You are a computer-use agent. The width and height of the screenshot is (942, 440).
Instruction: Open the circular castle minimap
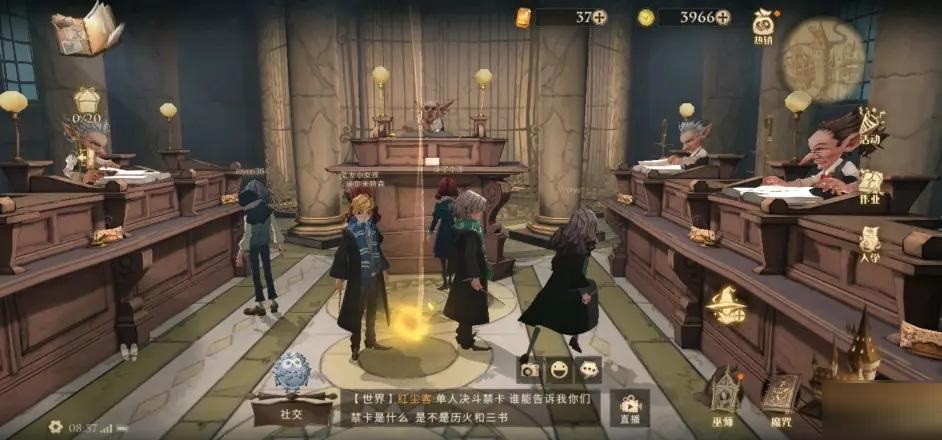pos(823,58)
